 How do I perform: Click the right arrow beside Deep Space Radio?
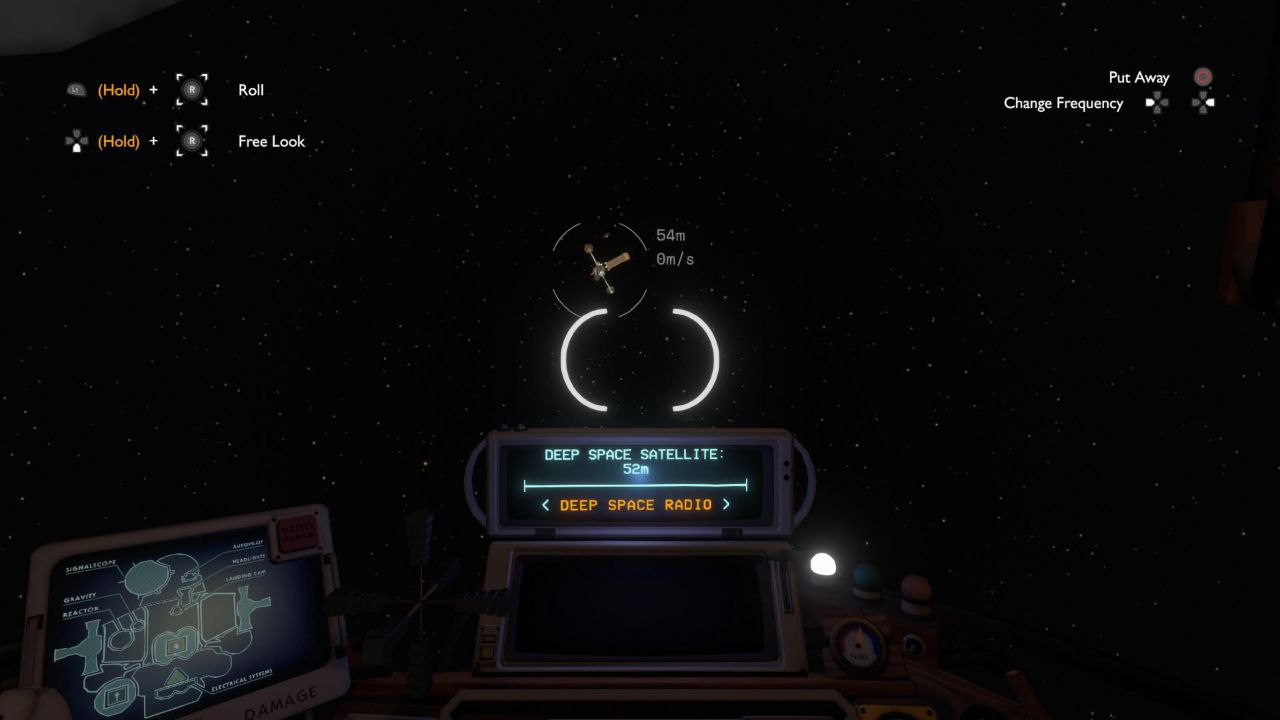[729, 505]
